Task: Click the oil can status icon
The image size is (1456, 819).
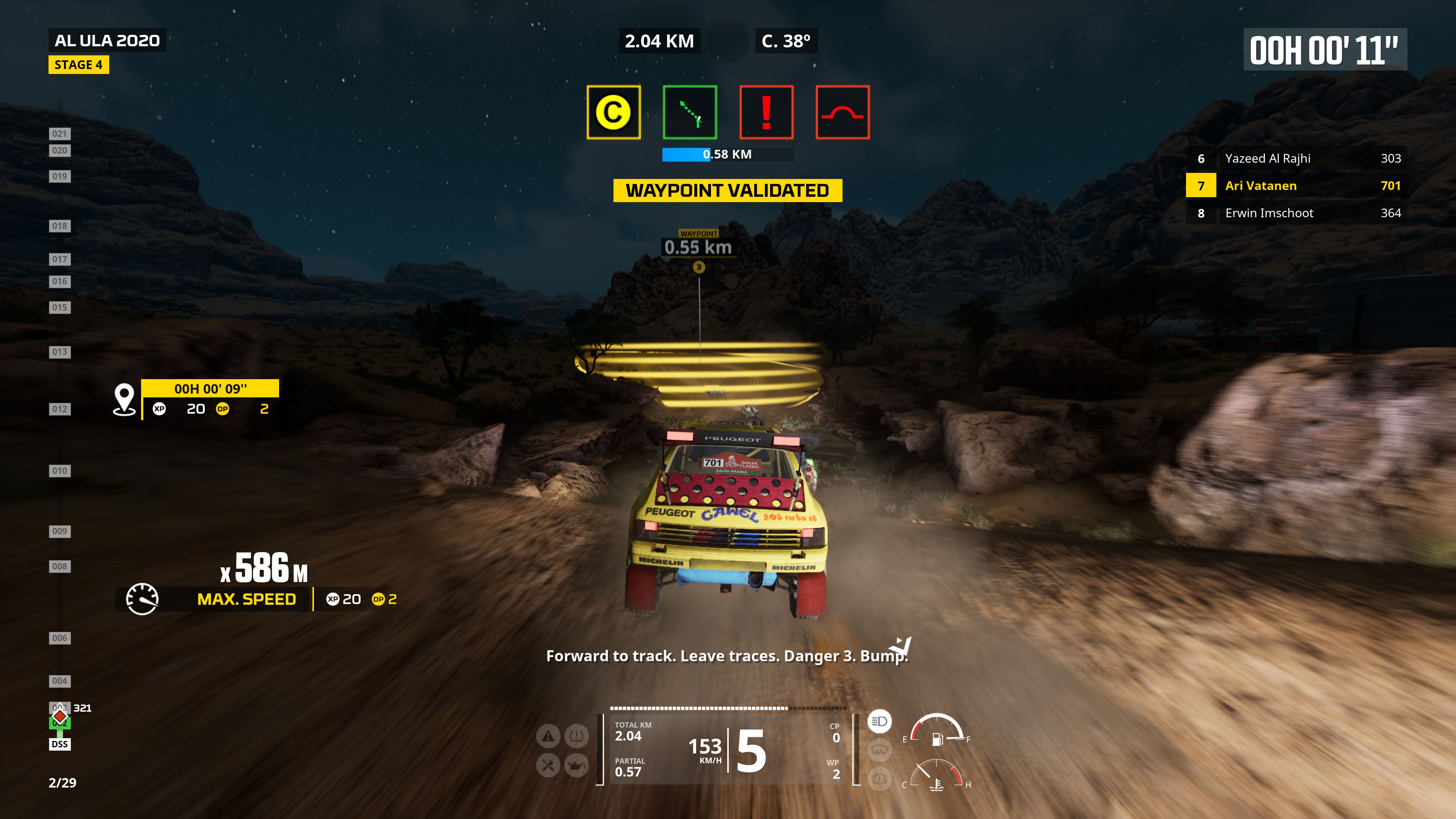Action: coord(576,765)
